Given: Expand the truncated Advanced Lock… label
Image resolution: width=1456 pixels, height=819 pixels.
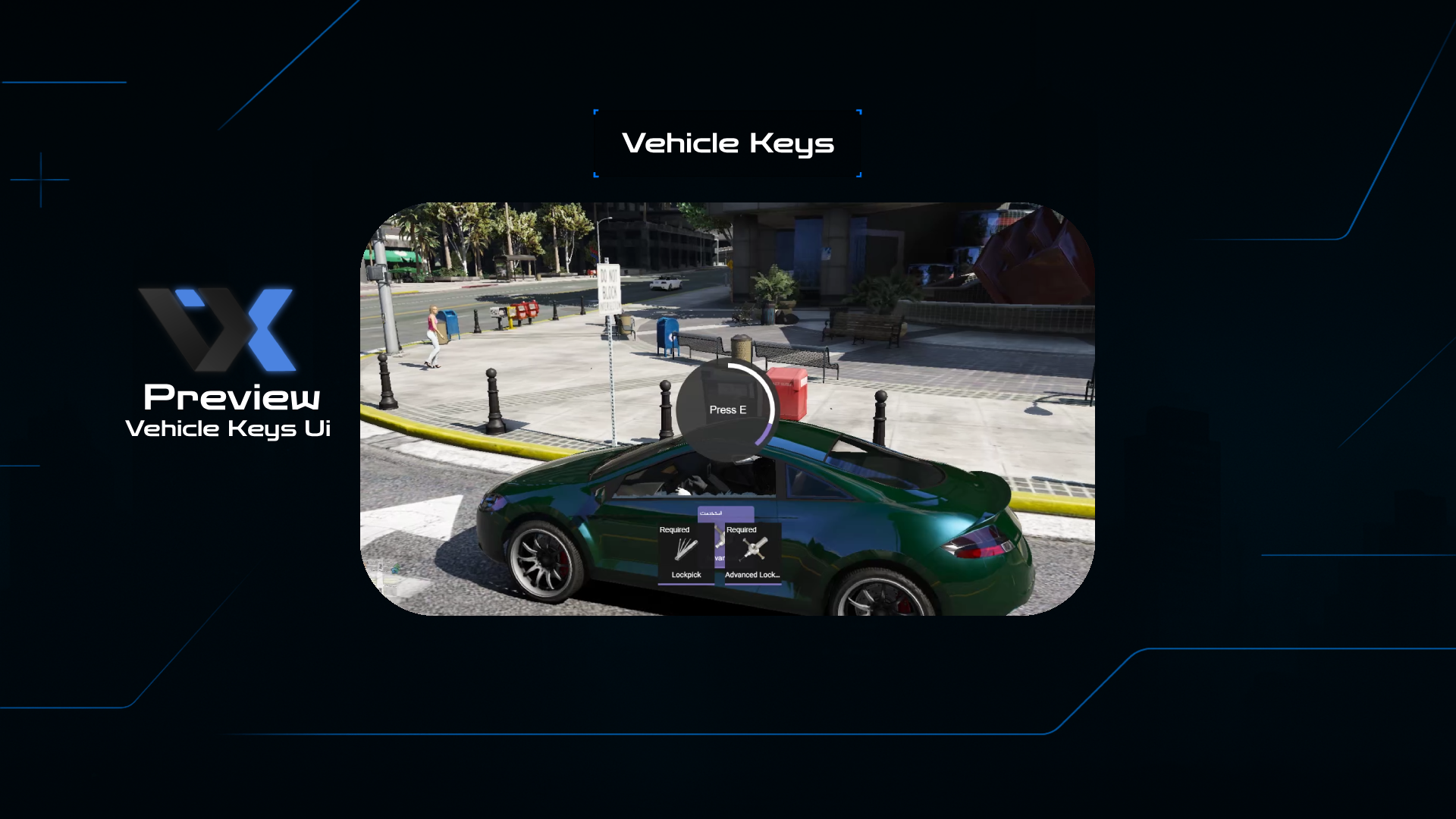Looking at the screenshot, I should (x=753, y=575).
